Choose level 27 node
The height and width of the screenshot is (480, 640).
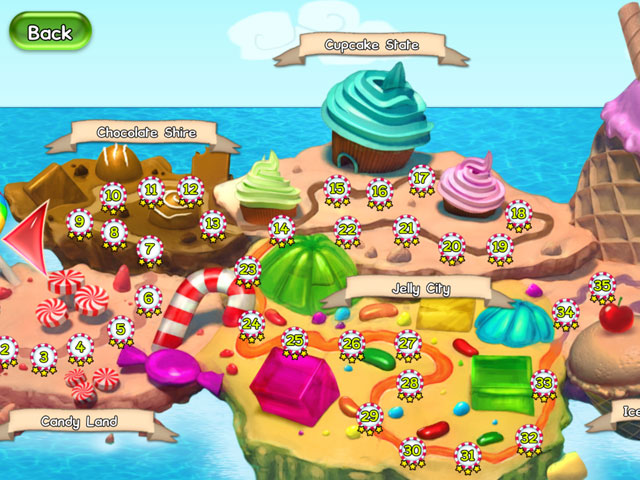408,342
